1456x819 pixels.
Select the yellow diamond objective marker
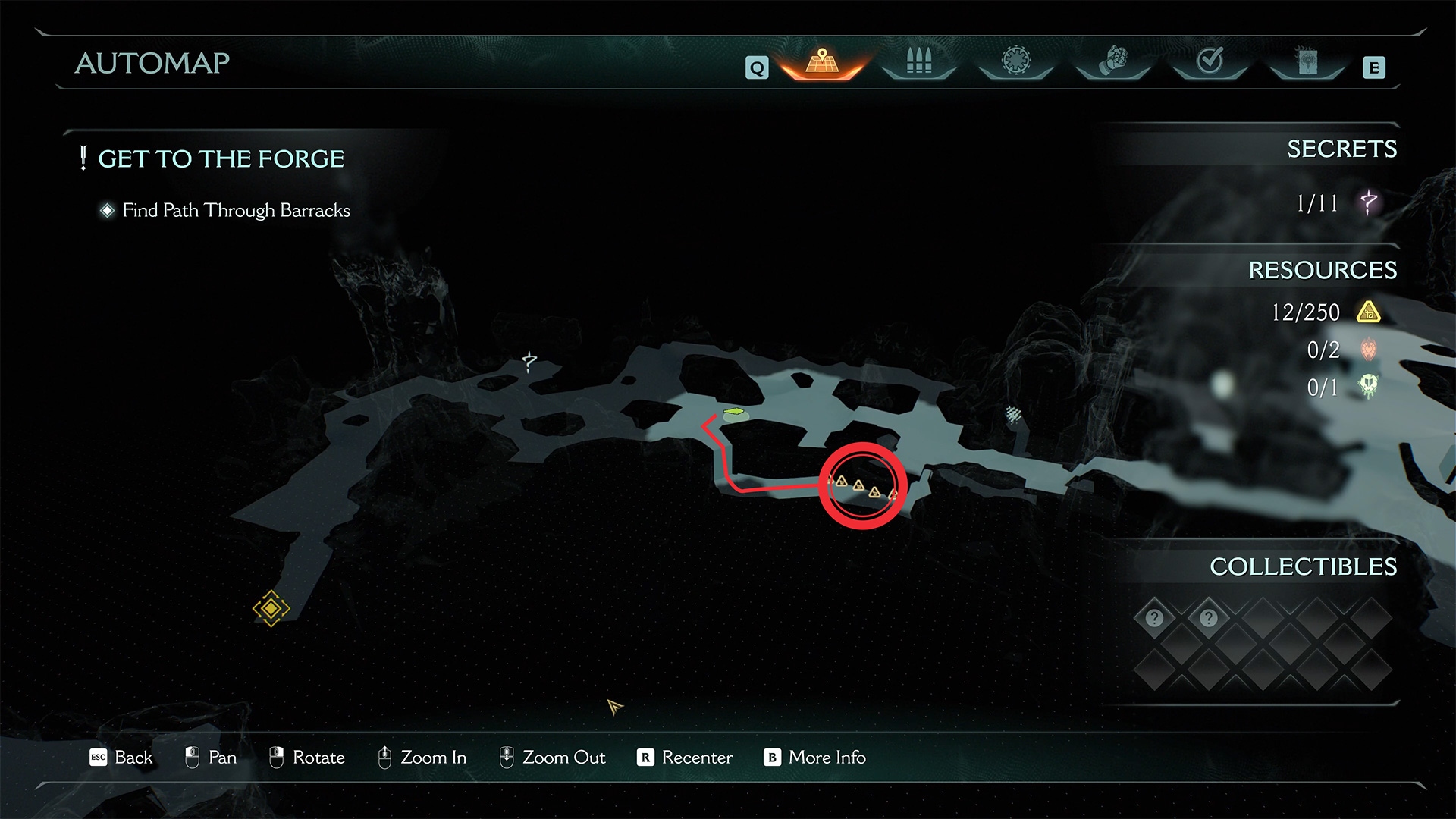point(271,608)
